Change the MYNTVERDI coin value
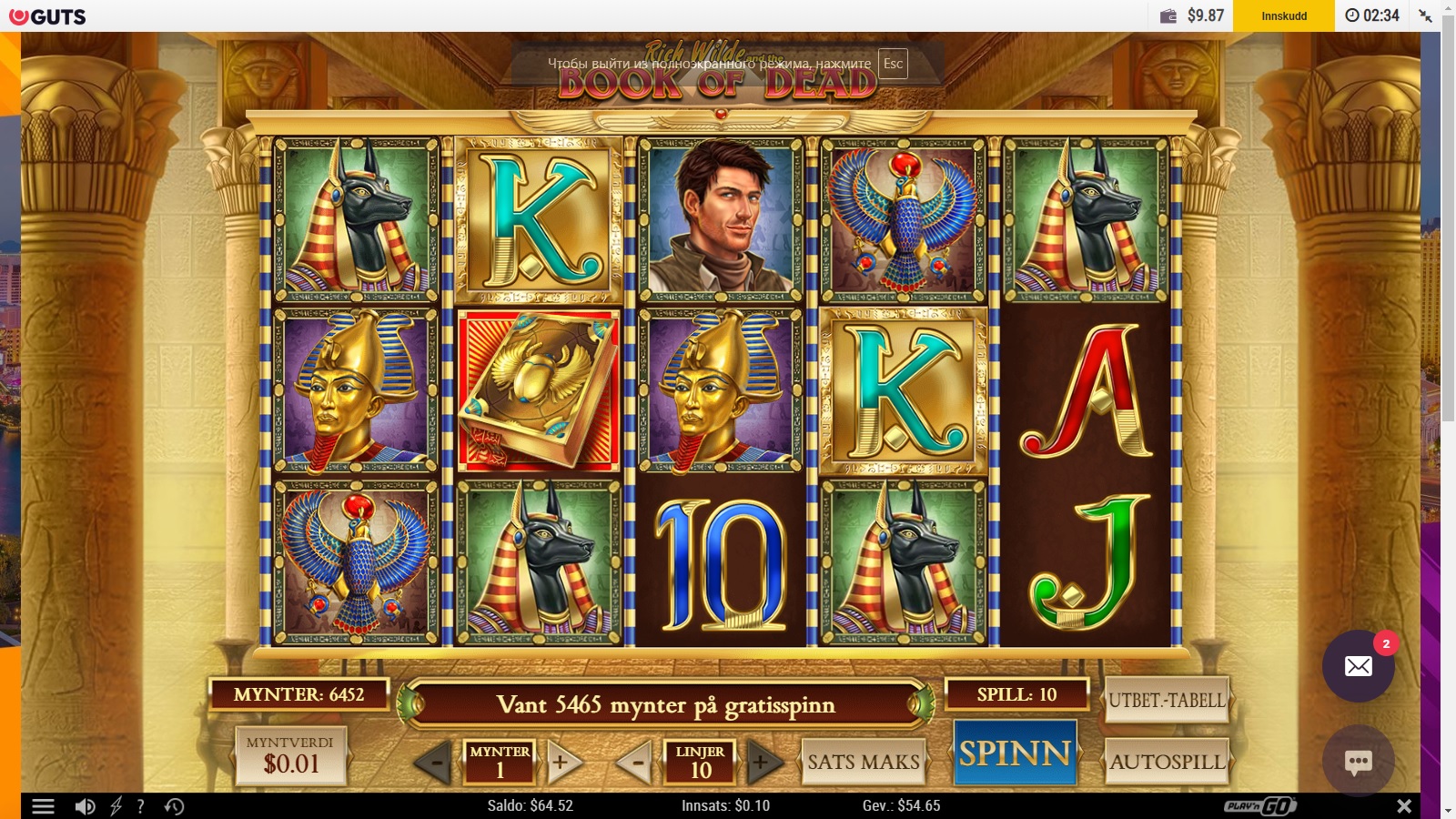 click(291, 755)
